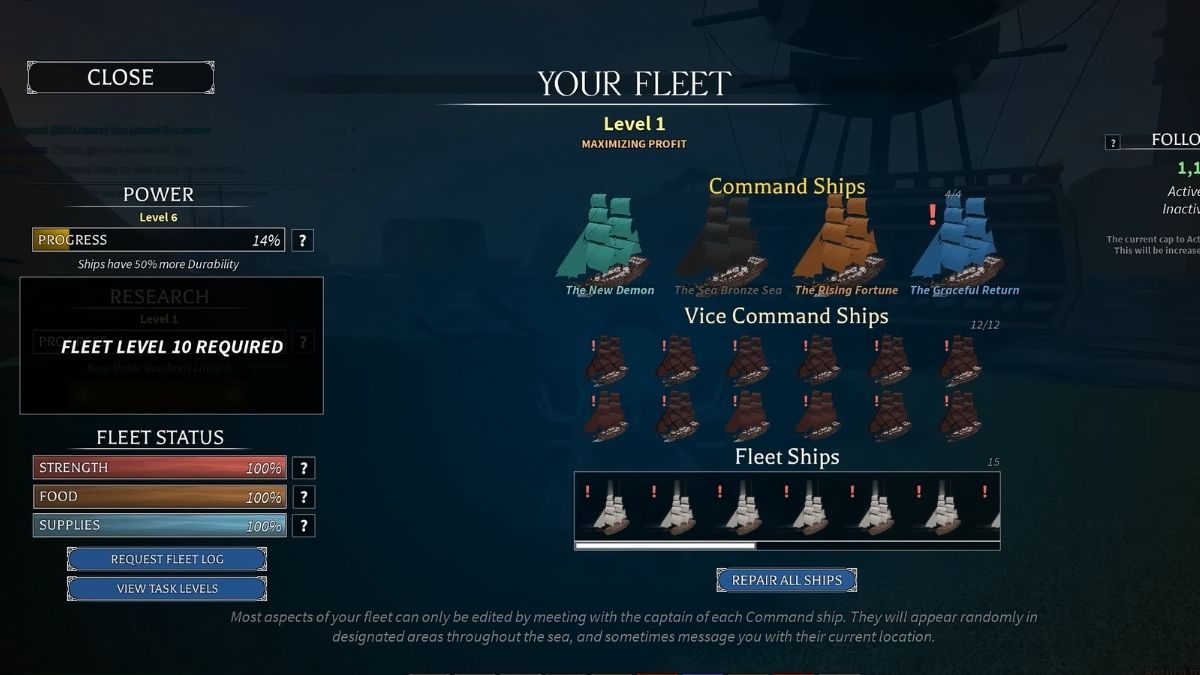Select The New Demon command ship
Image resolution: width=1200 pixels, height=675 pixels.
pyautogui.click(x=604, y=242)
